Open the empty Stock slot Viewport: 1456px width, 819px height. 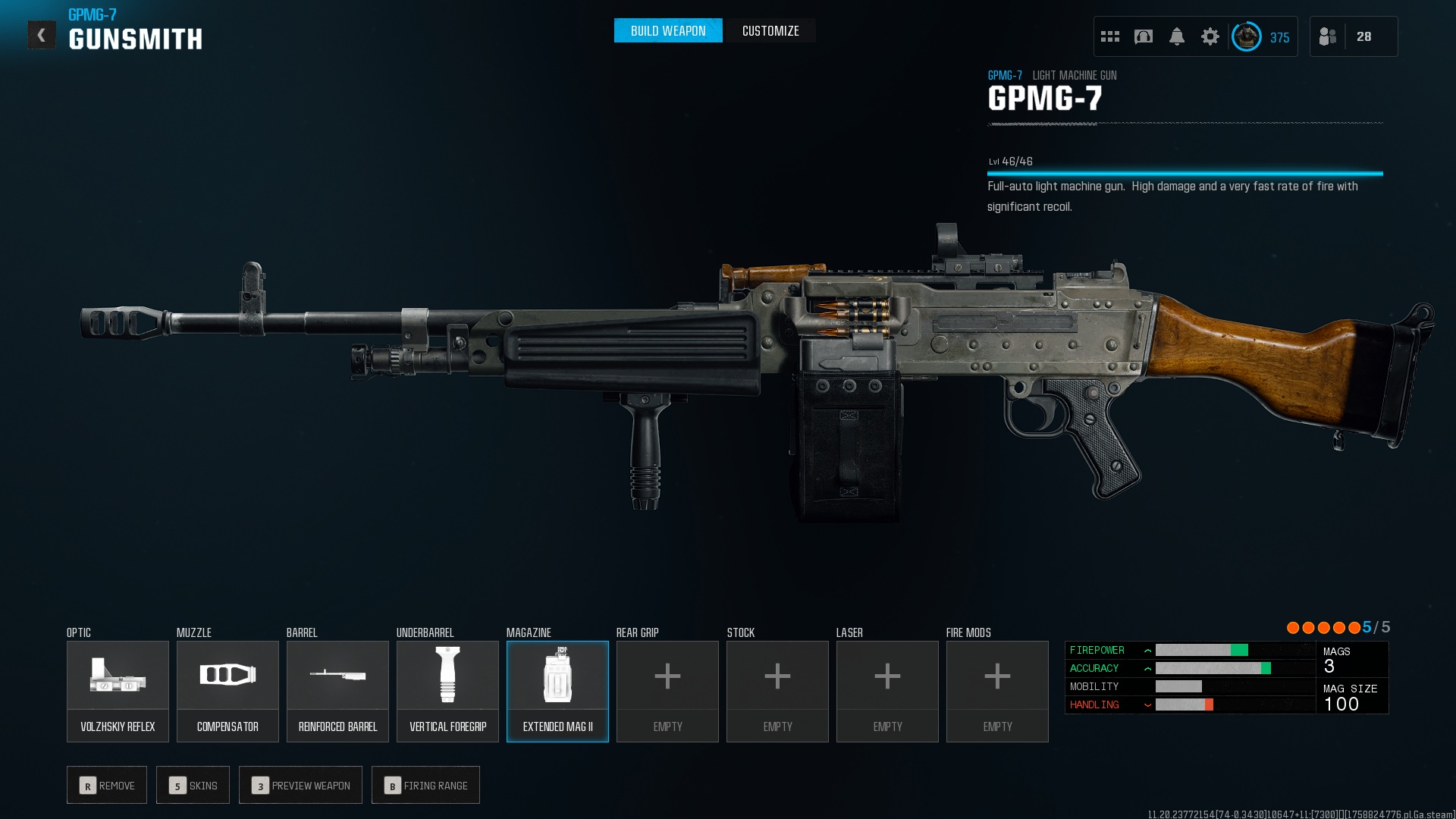click(x=777, y=691)
